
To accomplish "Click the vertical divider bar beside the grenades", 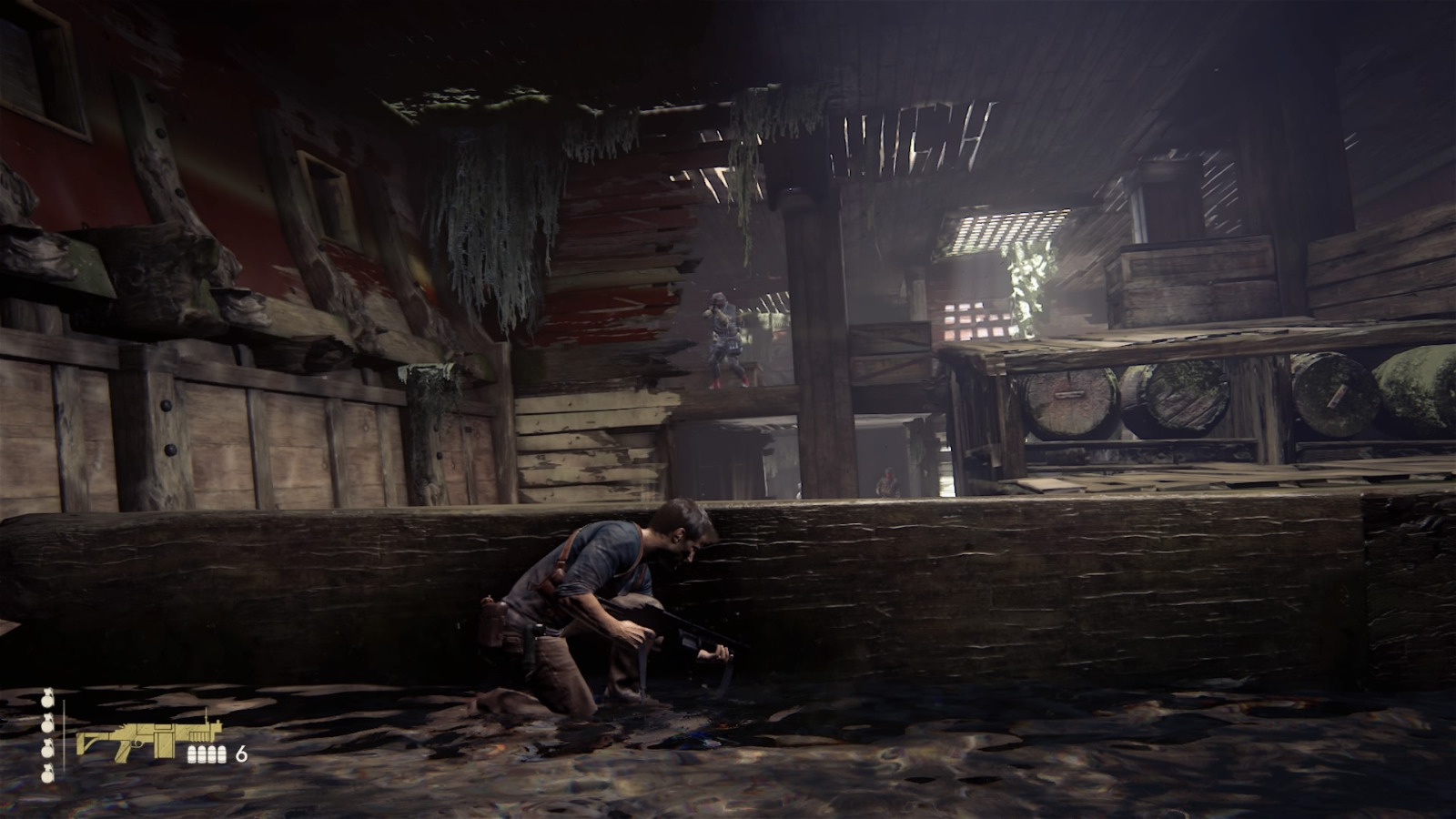I will (x=64, y=733).
